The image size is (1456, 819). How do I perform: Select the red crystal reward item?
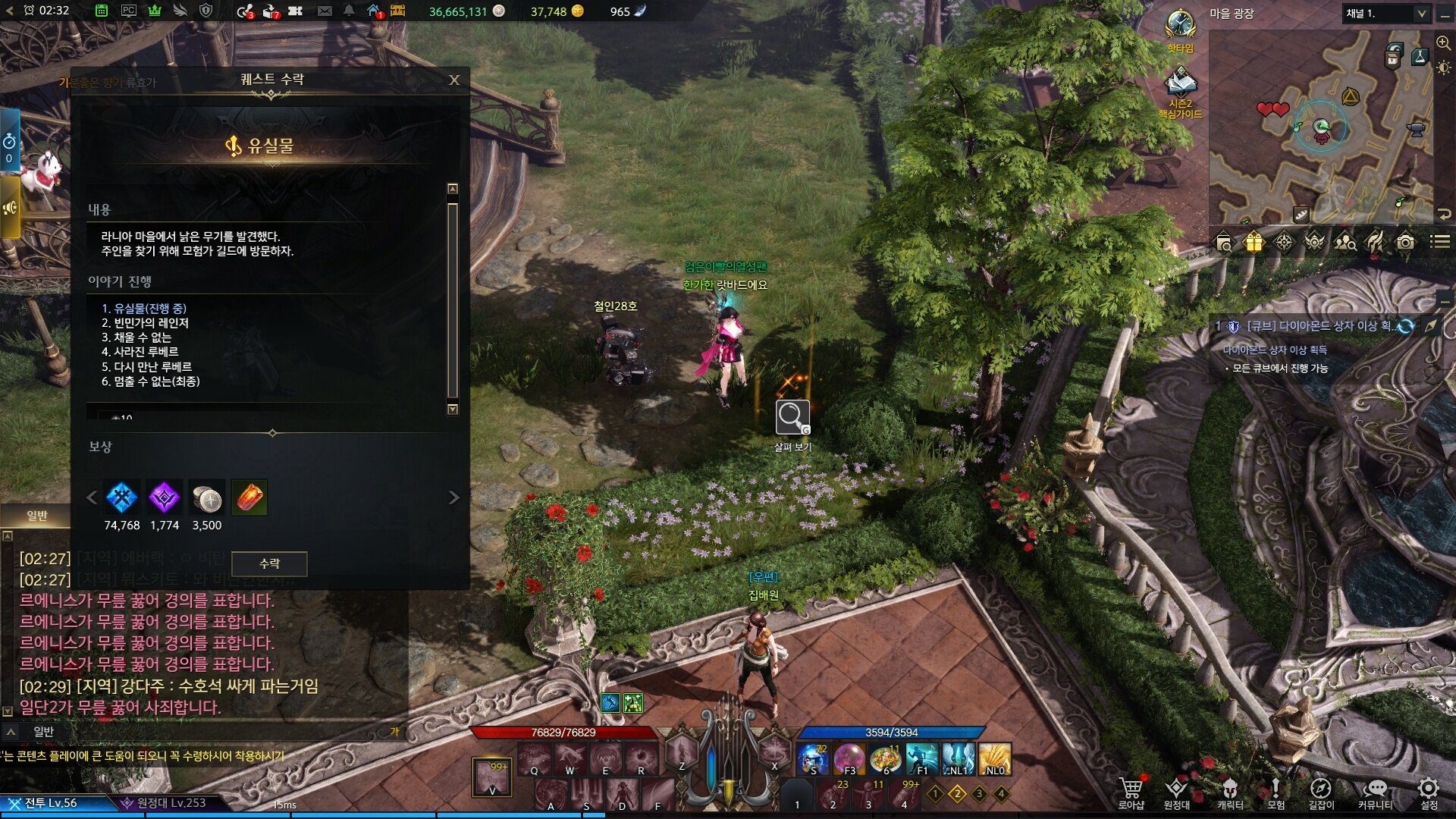[249, 498]
